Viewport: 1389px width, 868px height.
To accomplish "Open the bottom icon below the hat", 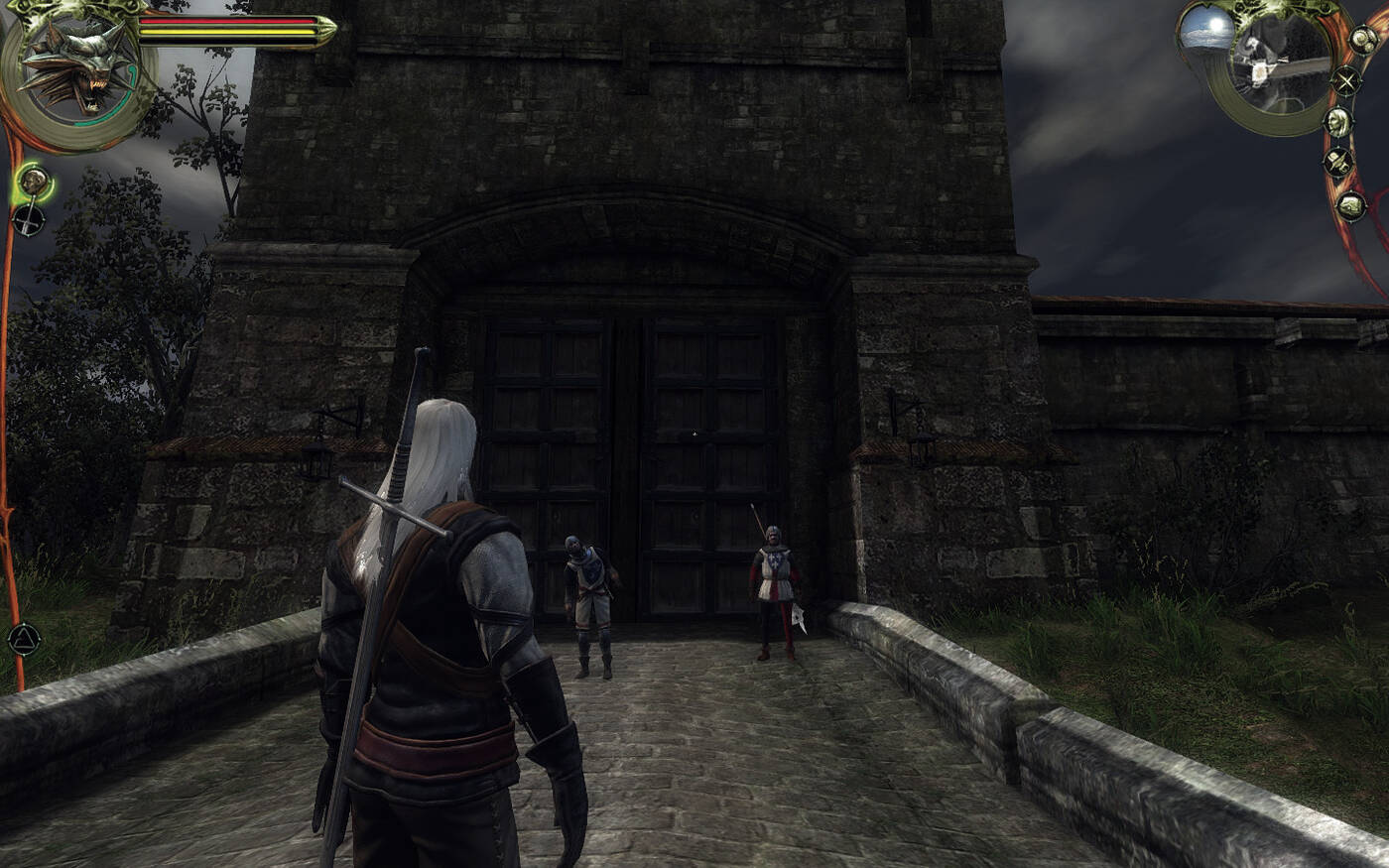I will (1350, 205).
